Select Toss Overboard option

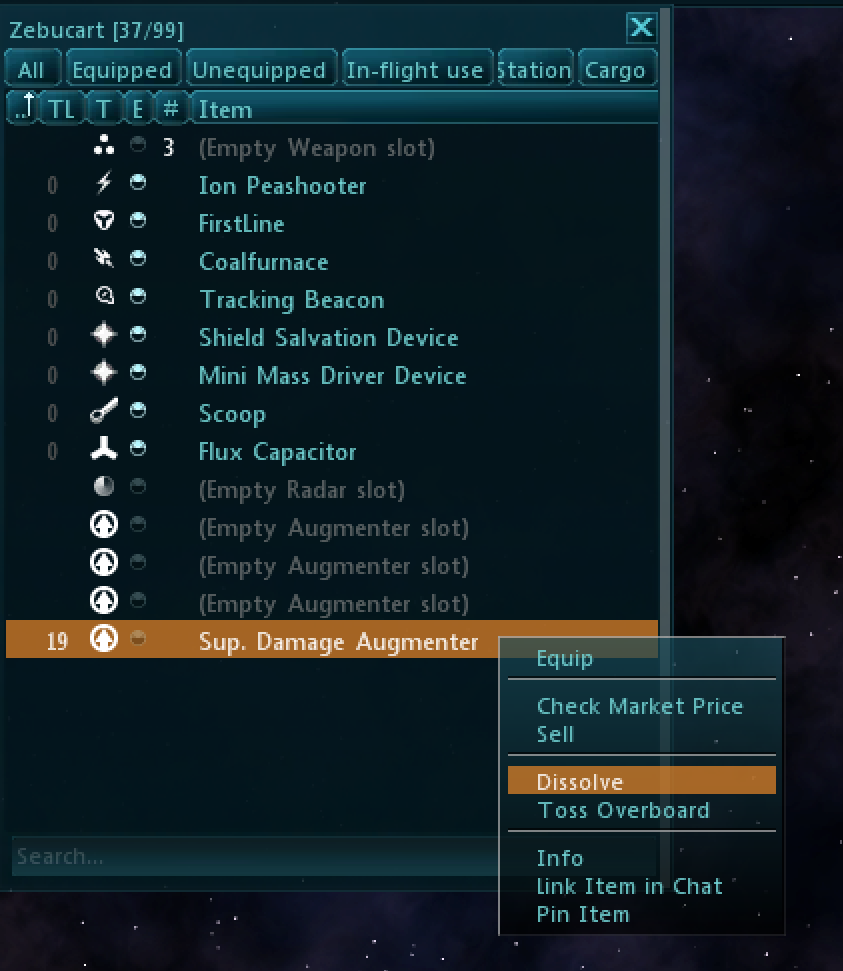pos(623,810)
